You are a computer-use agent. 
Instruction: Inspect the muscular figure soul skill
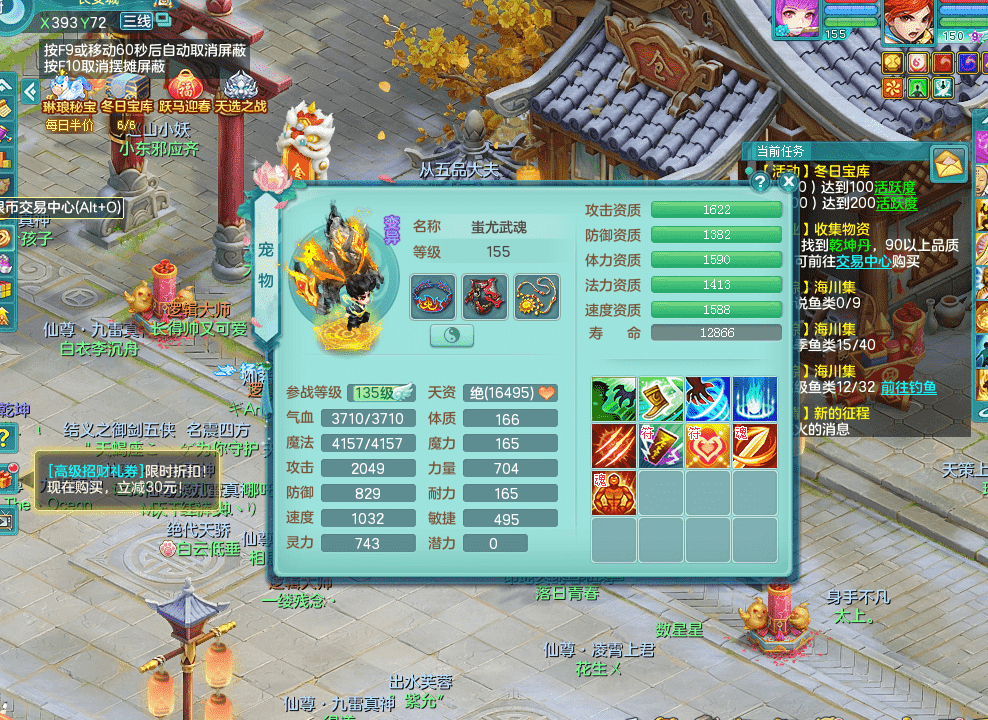pos(614,493)
